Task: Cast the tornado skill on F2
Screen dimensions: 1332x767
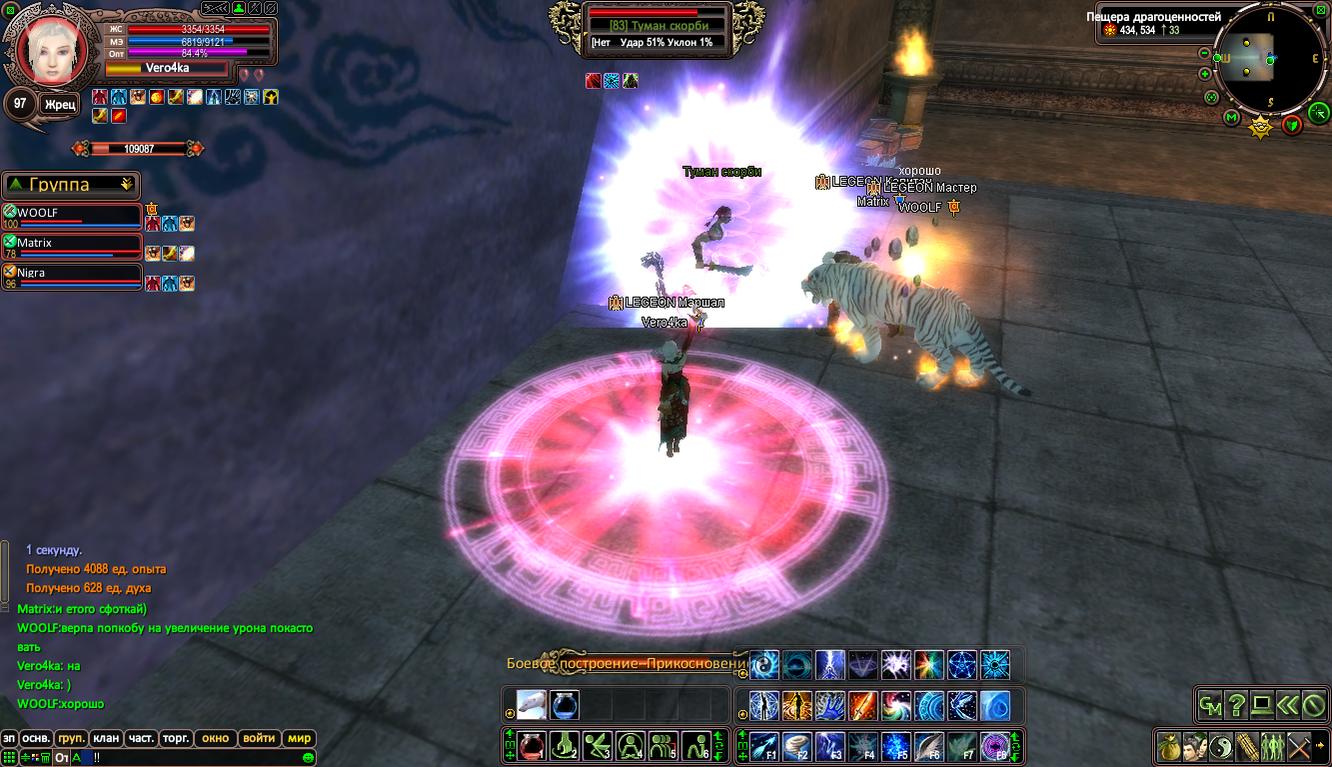Action: pos(797,746)
